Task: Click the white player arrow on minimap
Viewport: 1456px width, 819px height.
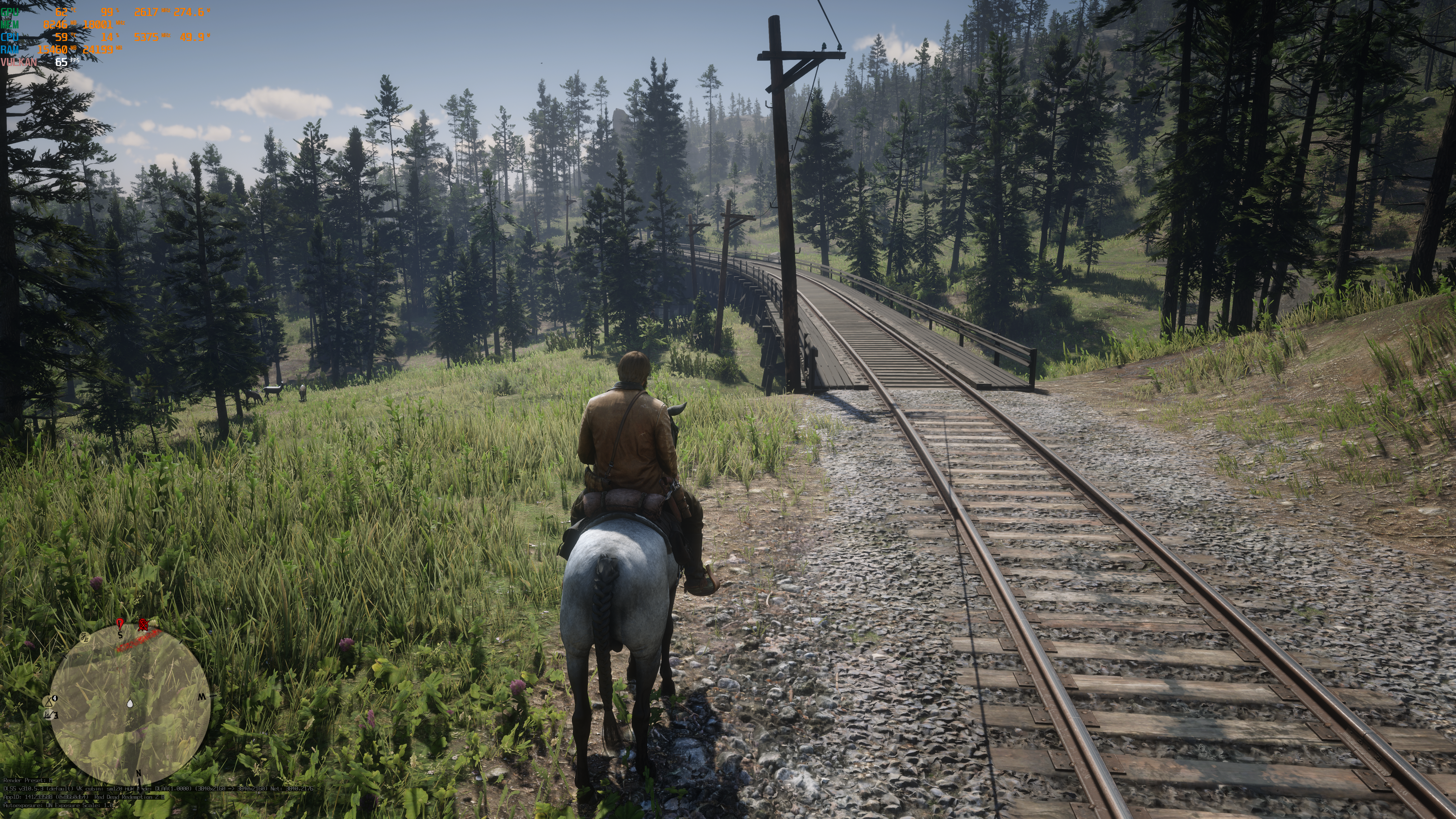Action: [130, 704]
